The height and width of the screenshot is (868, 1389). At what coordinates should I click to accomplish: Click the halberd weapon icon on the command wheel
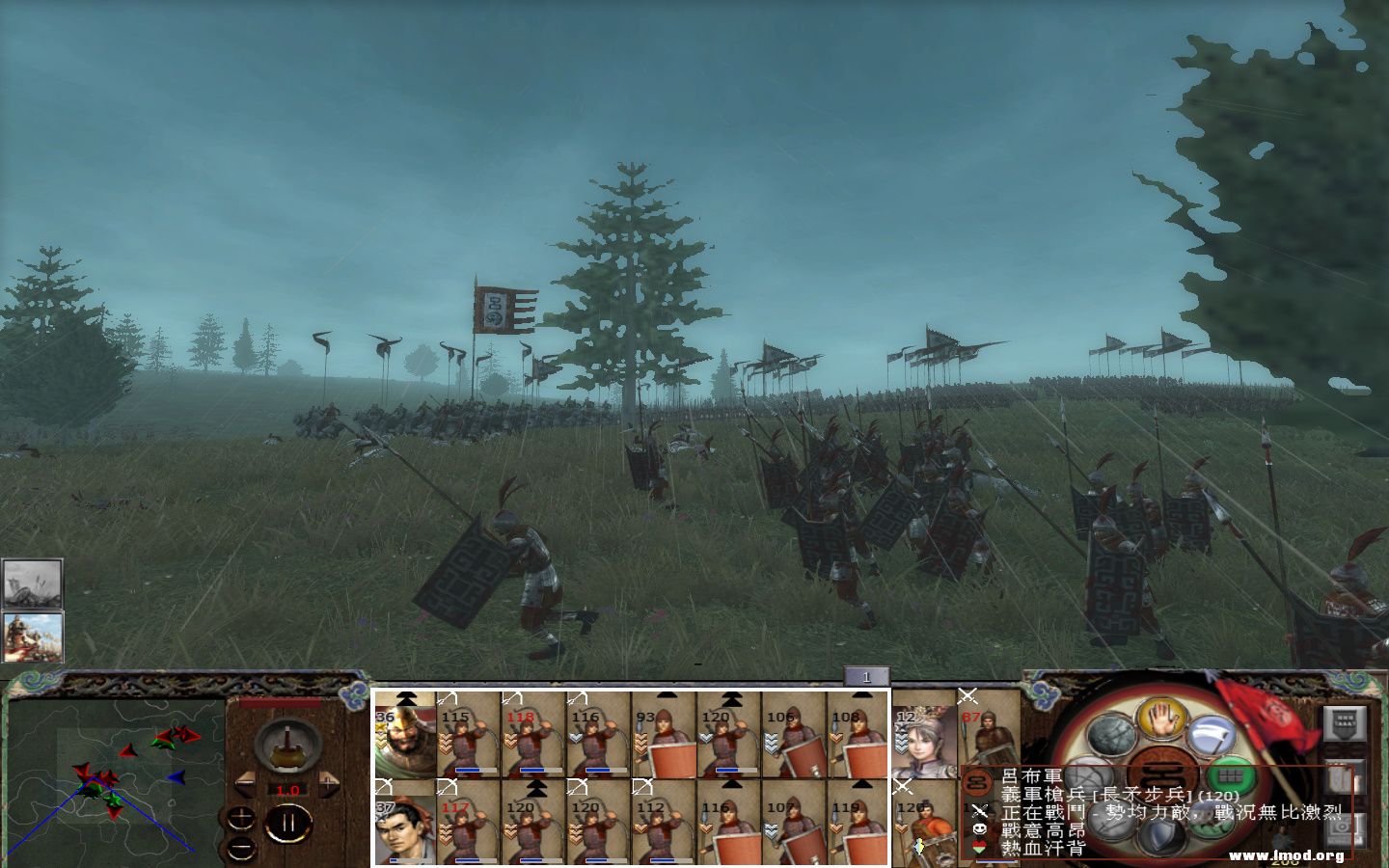pos(1213,734)
